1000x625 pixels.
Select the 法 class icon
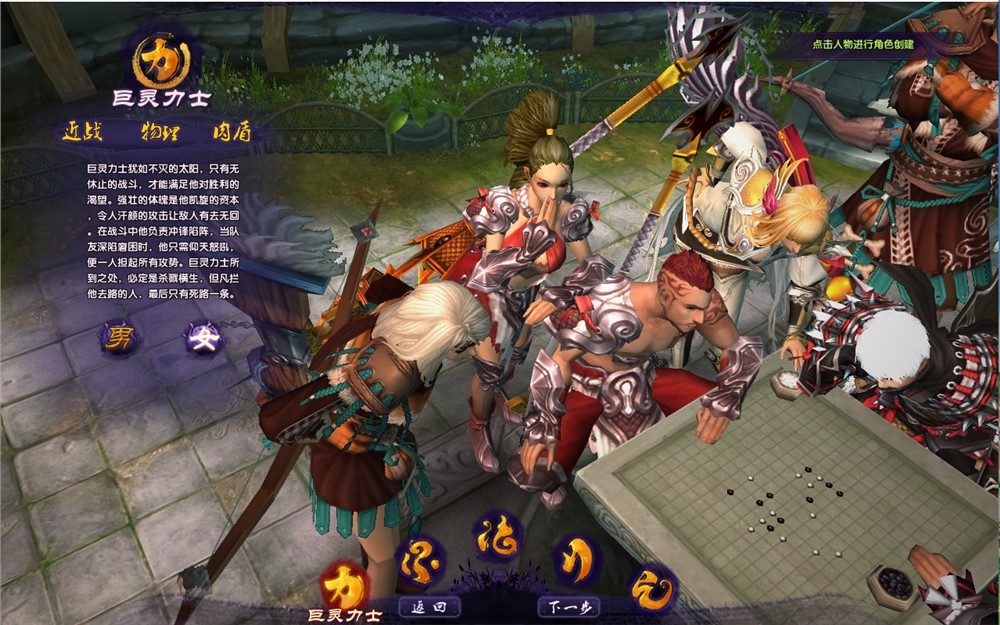tap(497, 538)
